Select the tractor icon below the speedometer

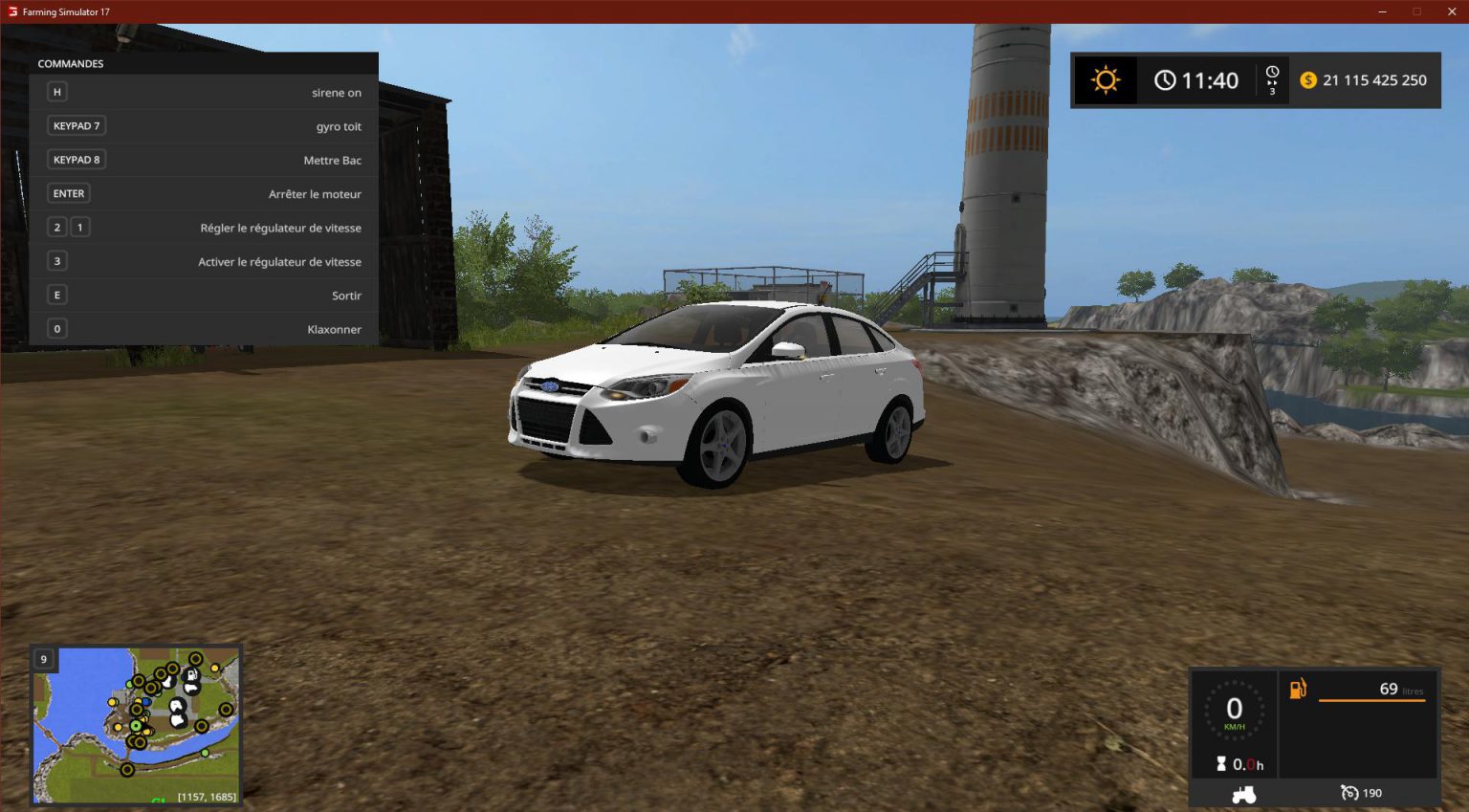pos(1243,794)
